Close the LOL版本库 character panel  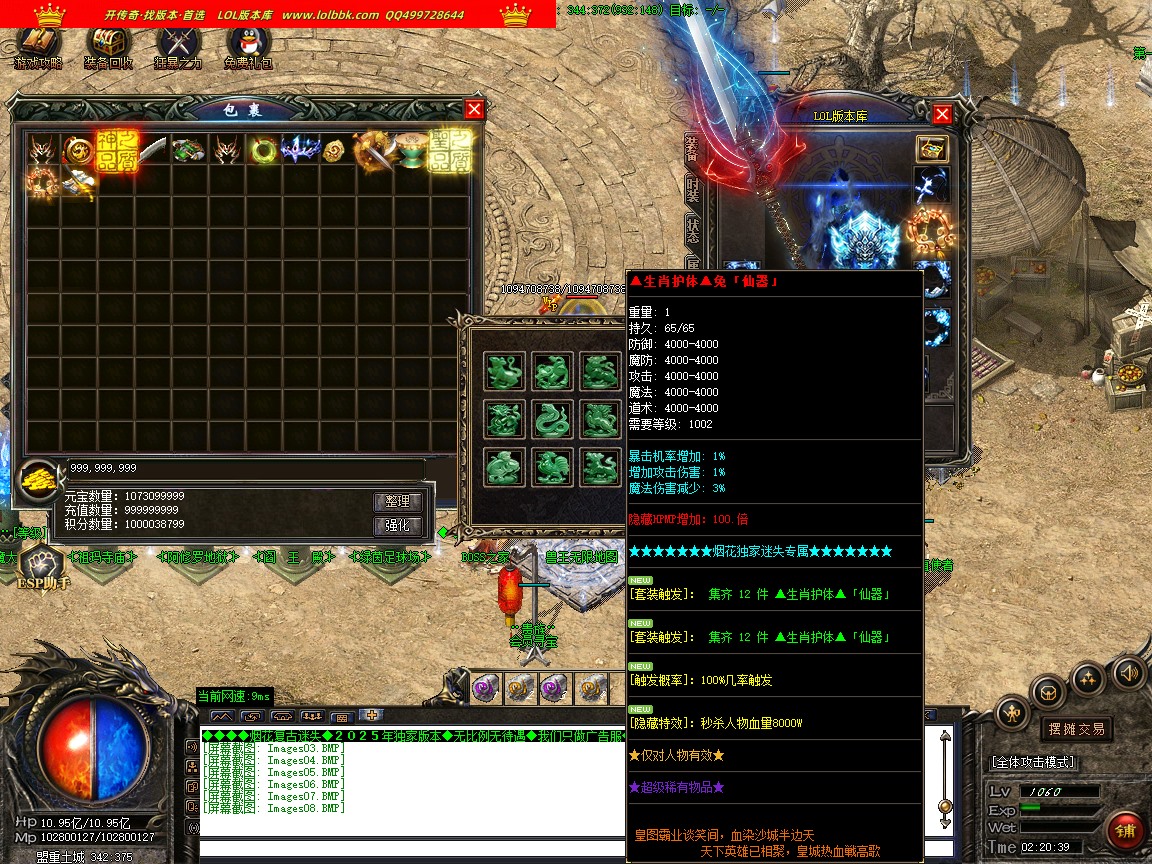point(941,114)
